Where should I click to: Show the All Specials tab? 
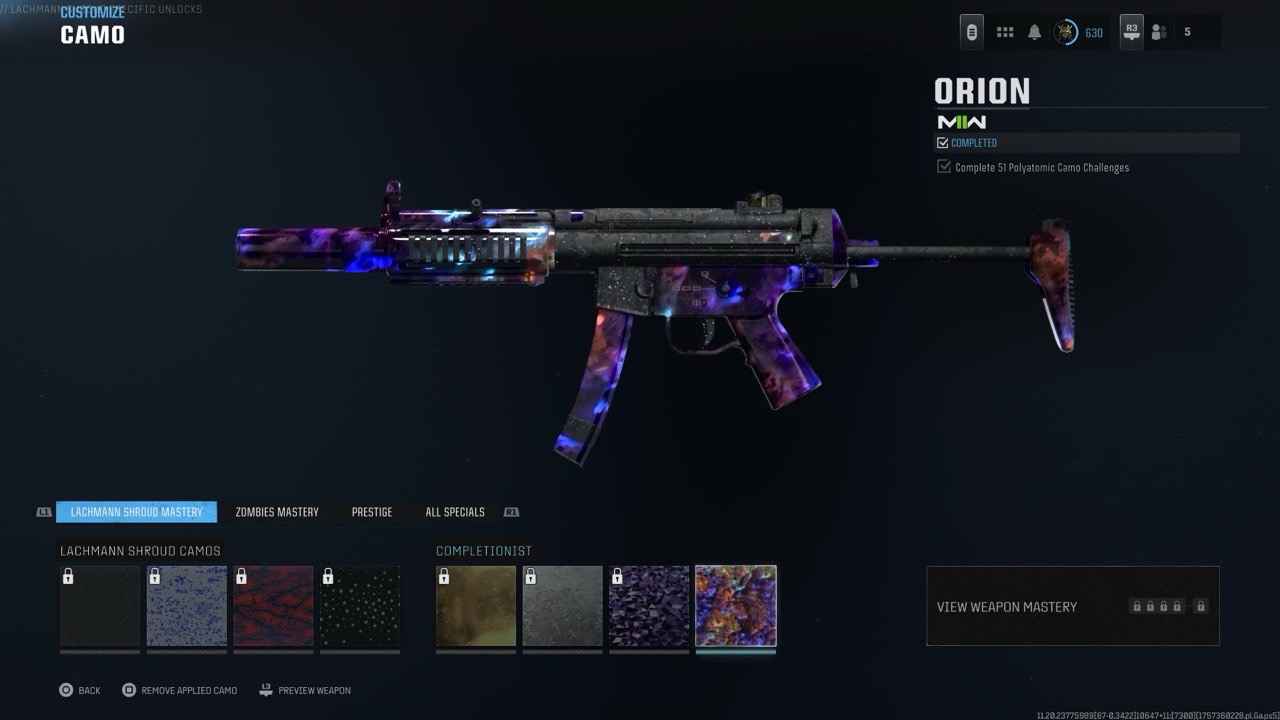pos(455,512)
